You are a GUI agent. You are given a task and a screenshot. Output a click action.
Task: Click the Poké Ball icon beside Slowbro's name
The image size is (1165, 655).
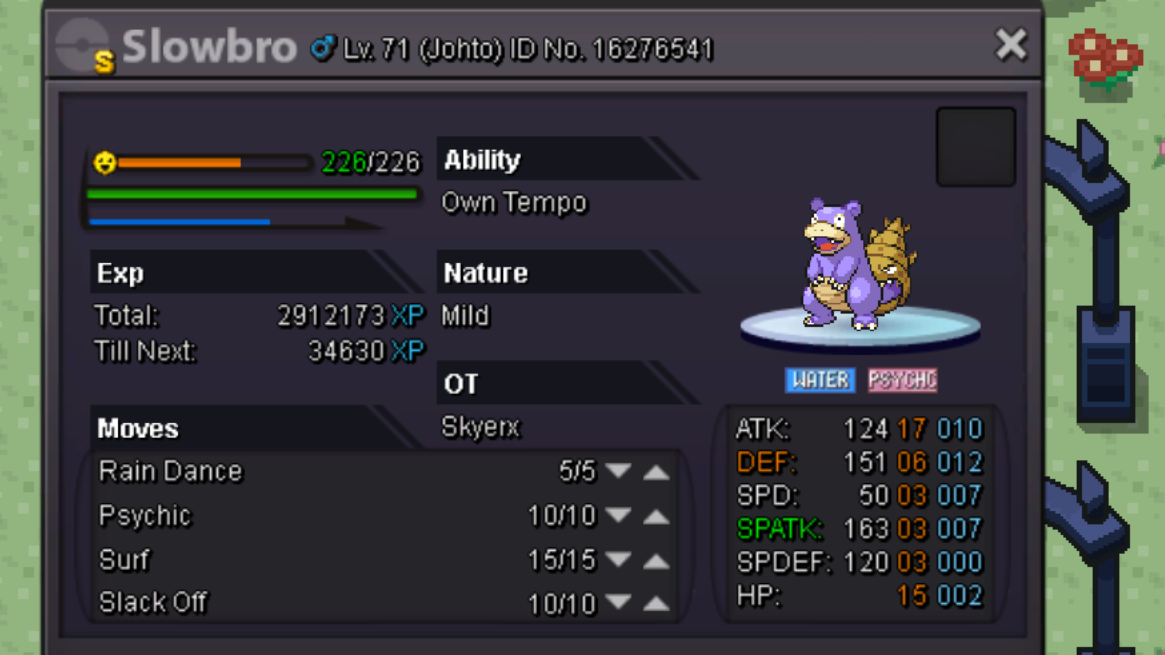point(84,47)
